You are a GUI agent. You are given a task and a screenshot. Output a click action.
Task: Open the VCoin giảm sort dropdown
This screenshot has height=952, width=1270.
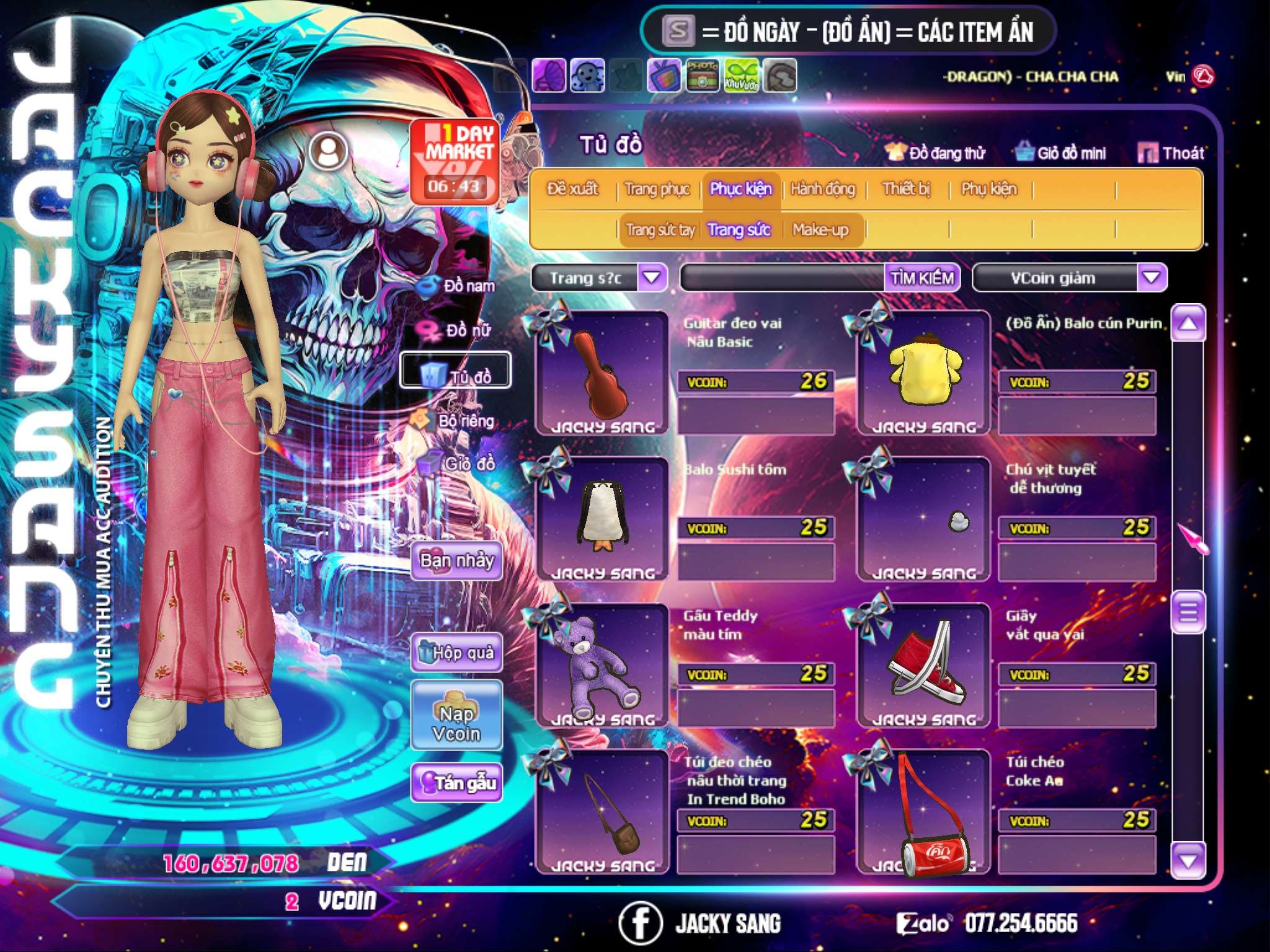[x=1151, y=278]
